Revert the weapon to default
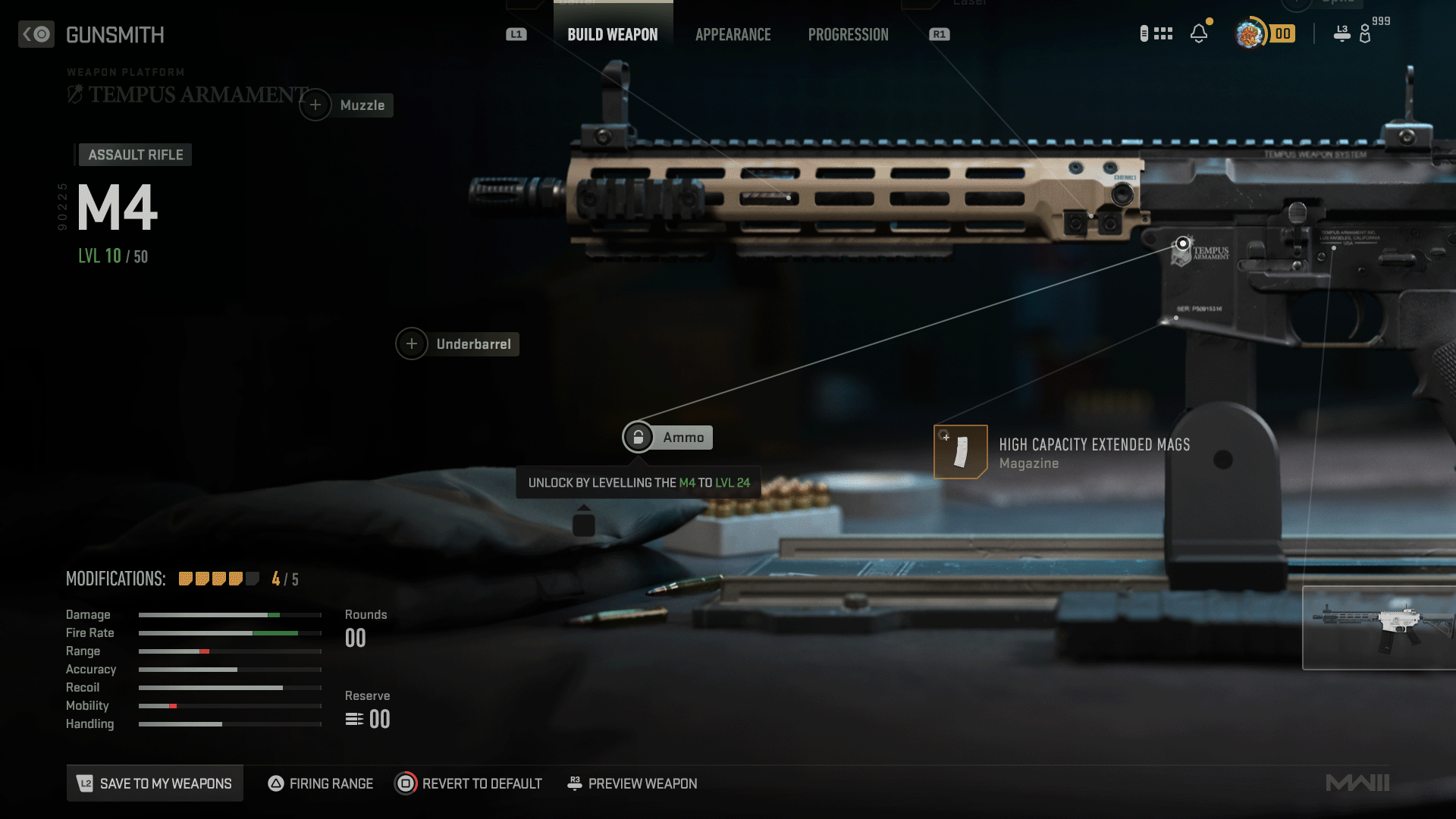 click(469, 783)
